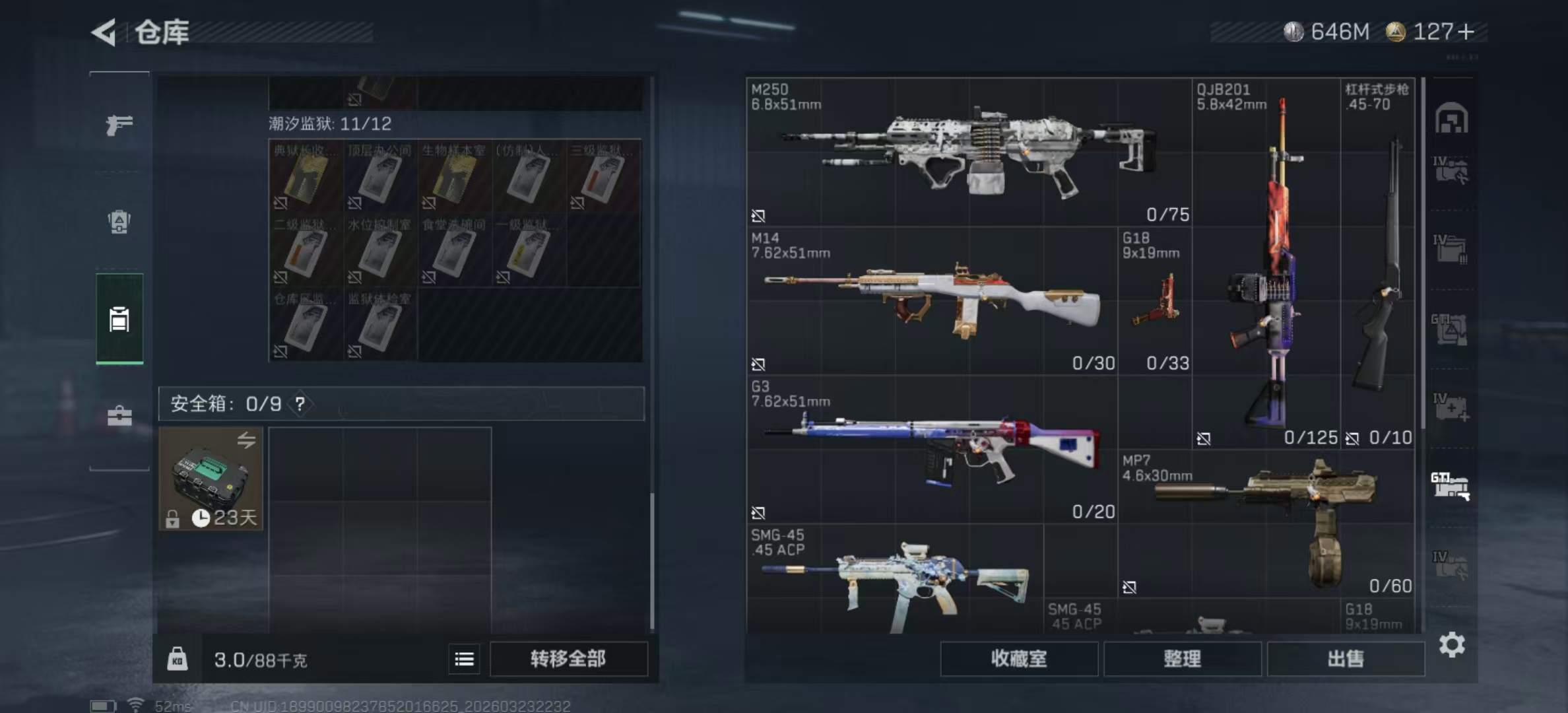Select the safe box with 23天 timer
1568x713 pixels.
pos(211,478)
